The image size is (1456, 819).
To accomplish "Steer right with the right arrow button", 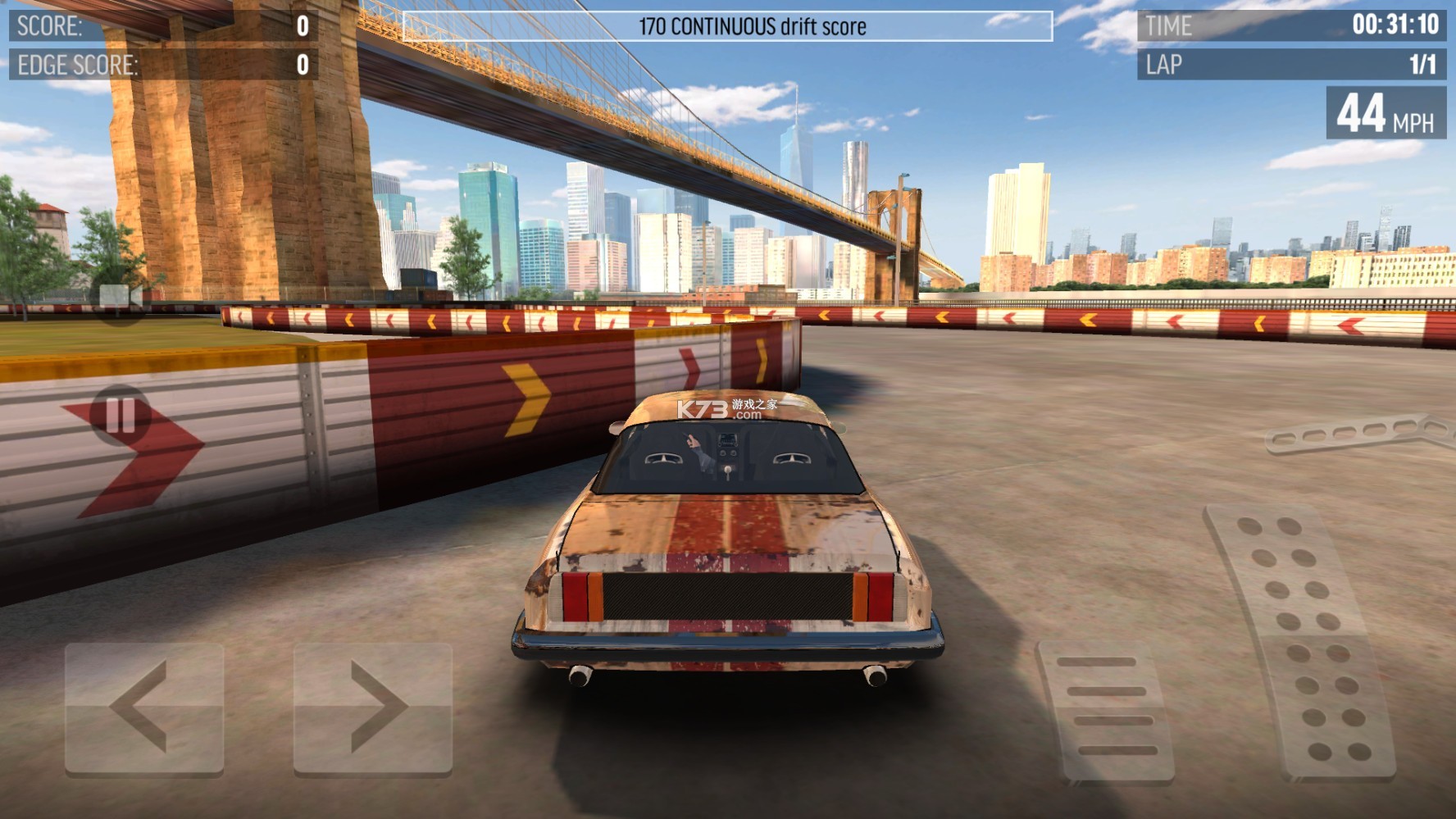I will point(373,708).
